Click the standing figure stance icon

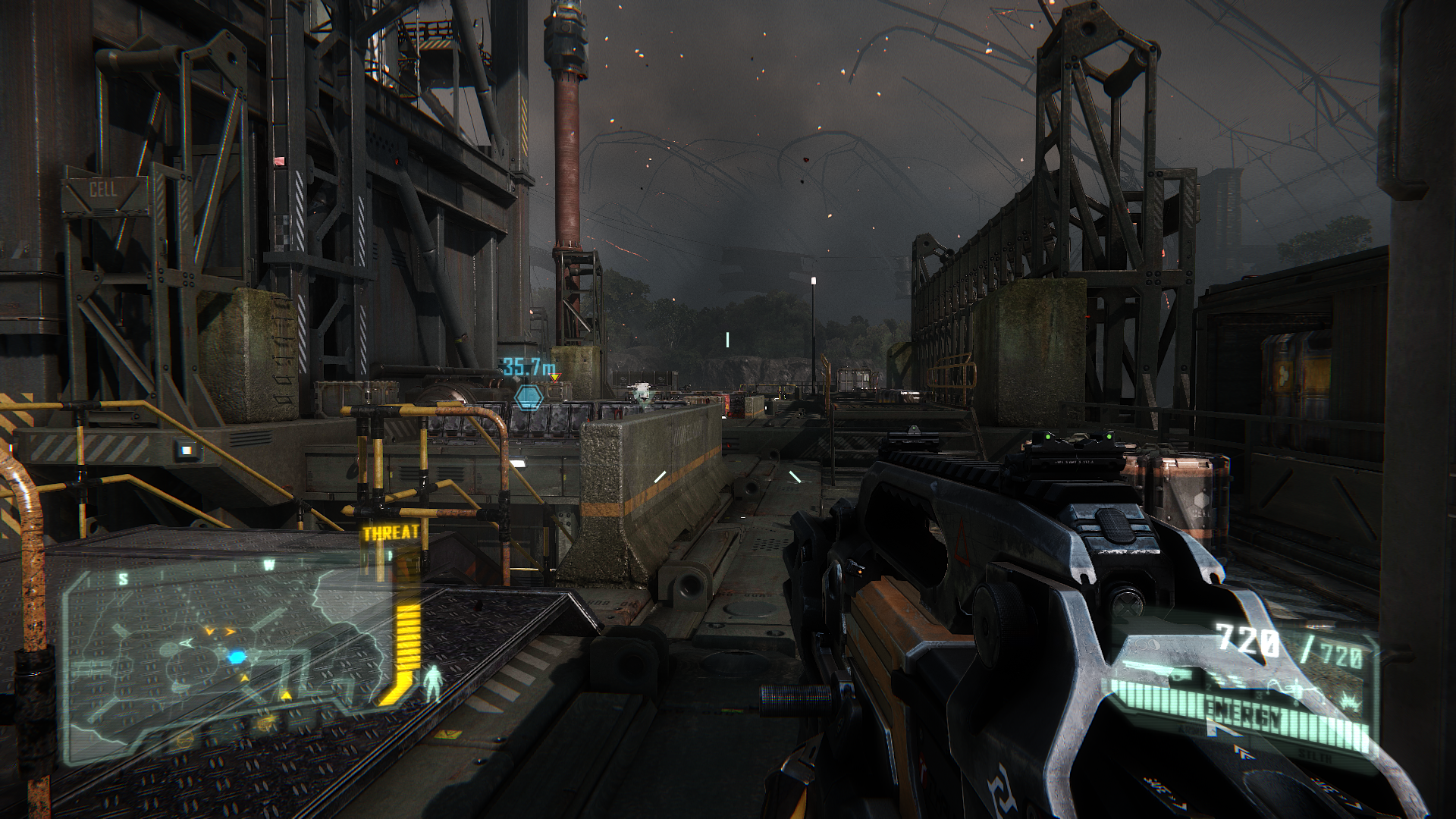coord(433,682)
